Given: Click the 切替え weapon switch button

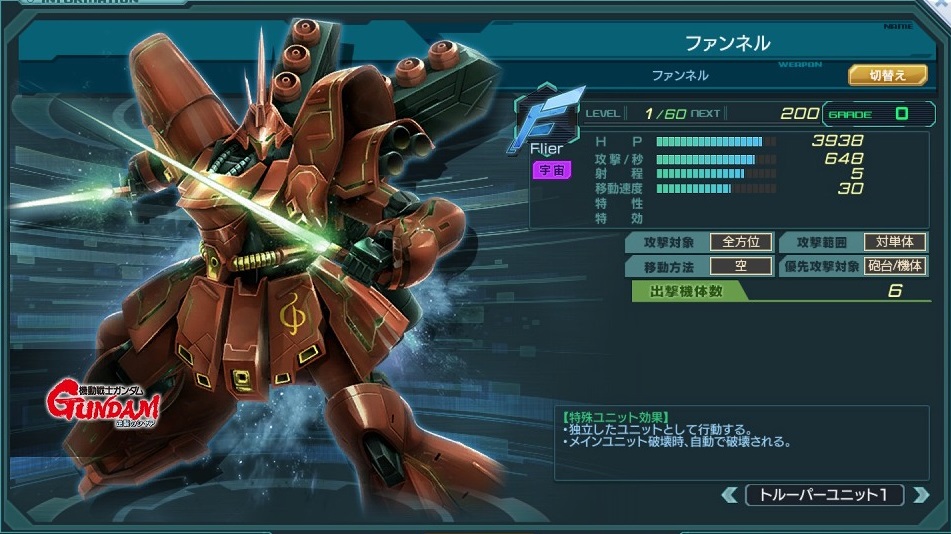Looking at the screenshot, I should pyautogui.click(x=887, y=75).
